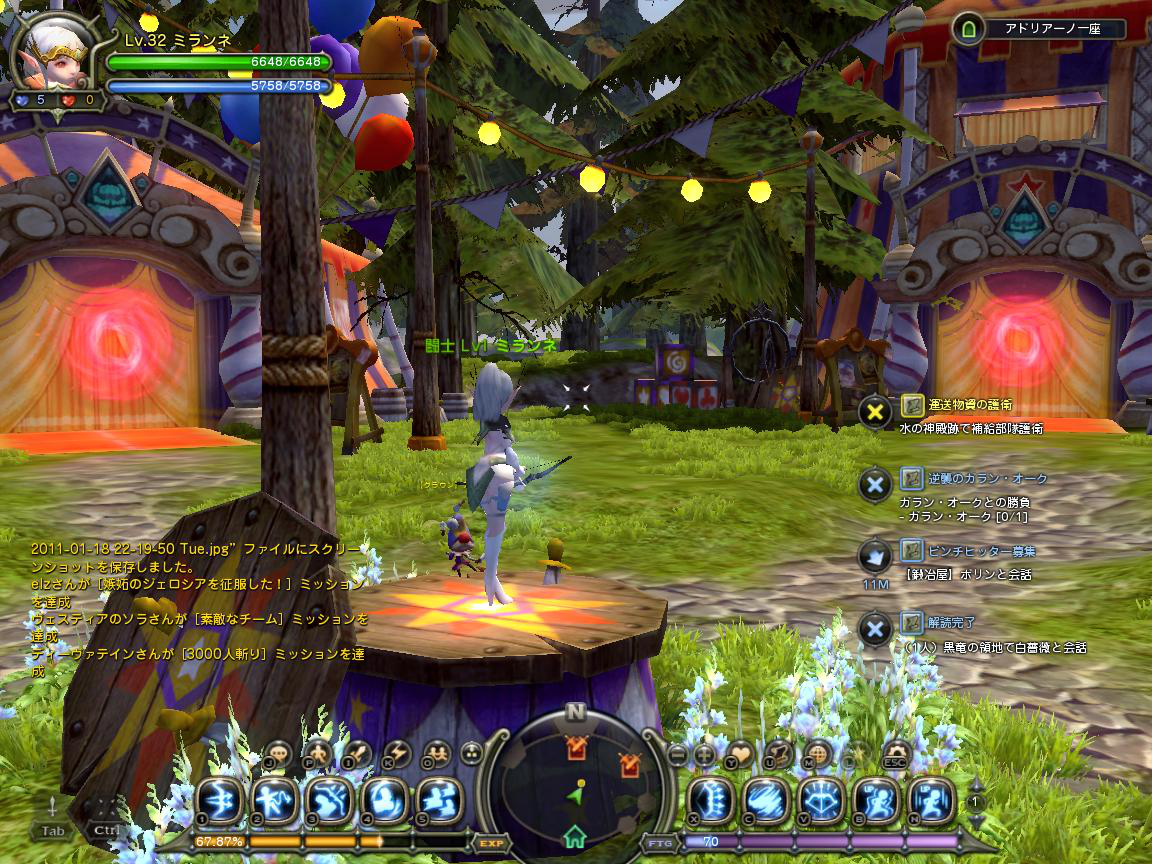Click the minimap zoom-out minus button
The height and width of the screenshot is (864, 1152).
pyautogui.click(x=678, y=754)
